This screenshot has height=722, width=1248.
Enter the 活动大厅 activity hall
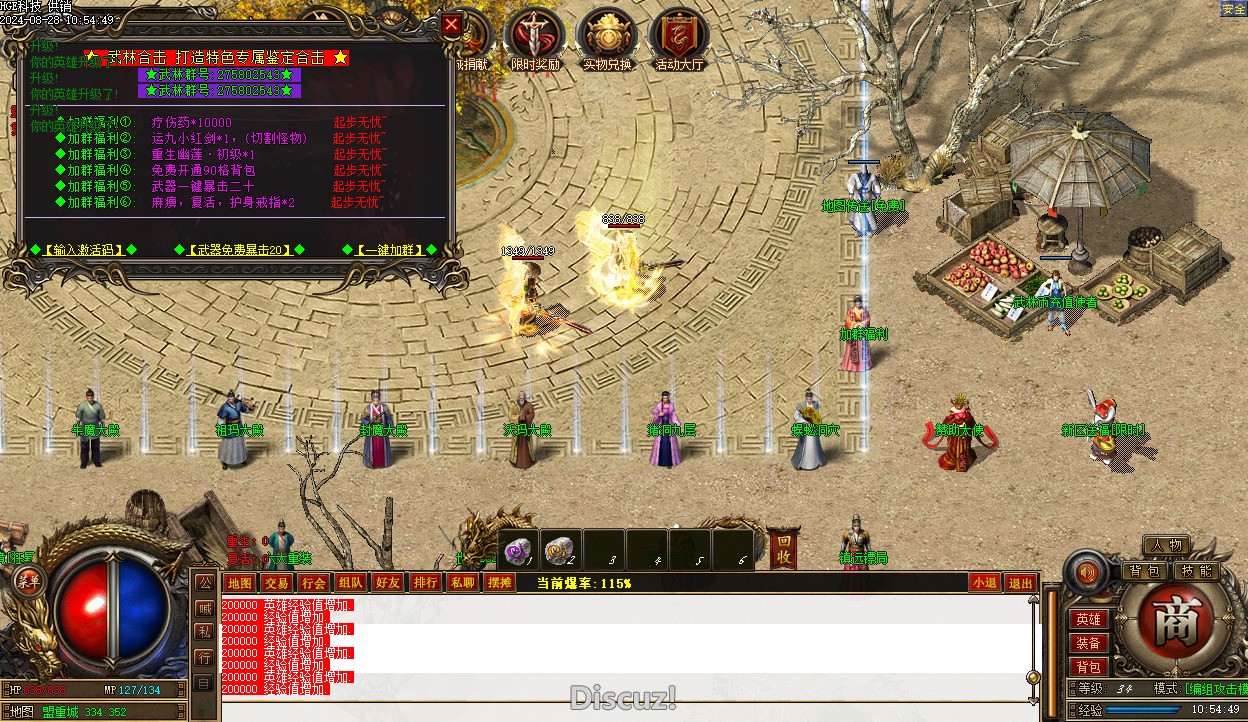[x=679, y=38]
